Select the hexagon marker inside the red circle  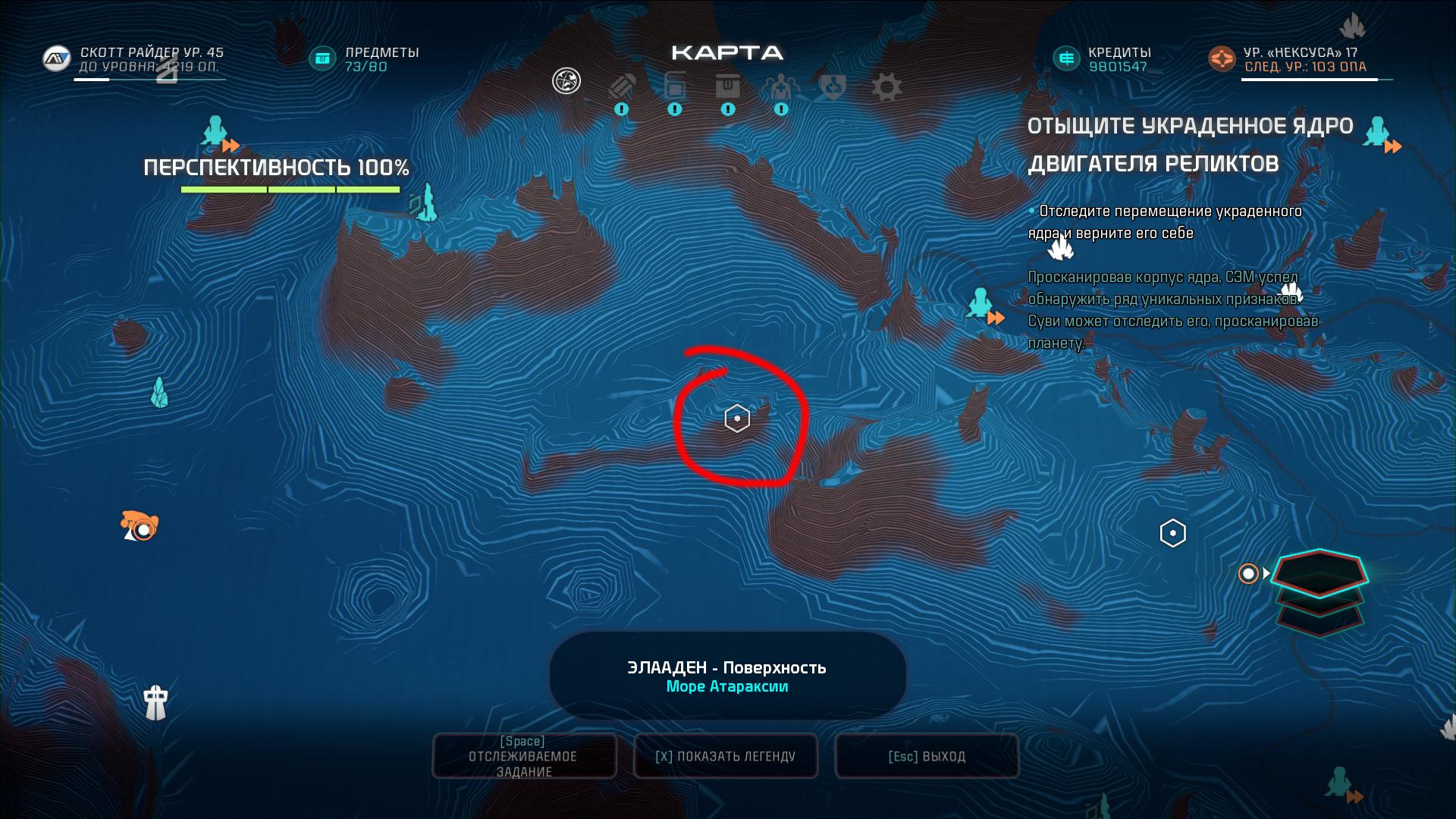pyautogui.click(x=737, y=419)
